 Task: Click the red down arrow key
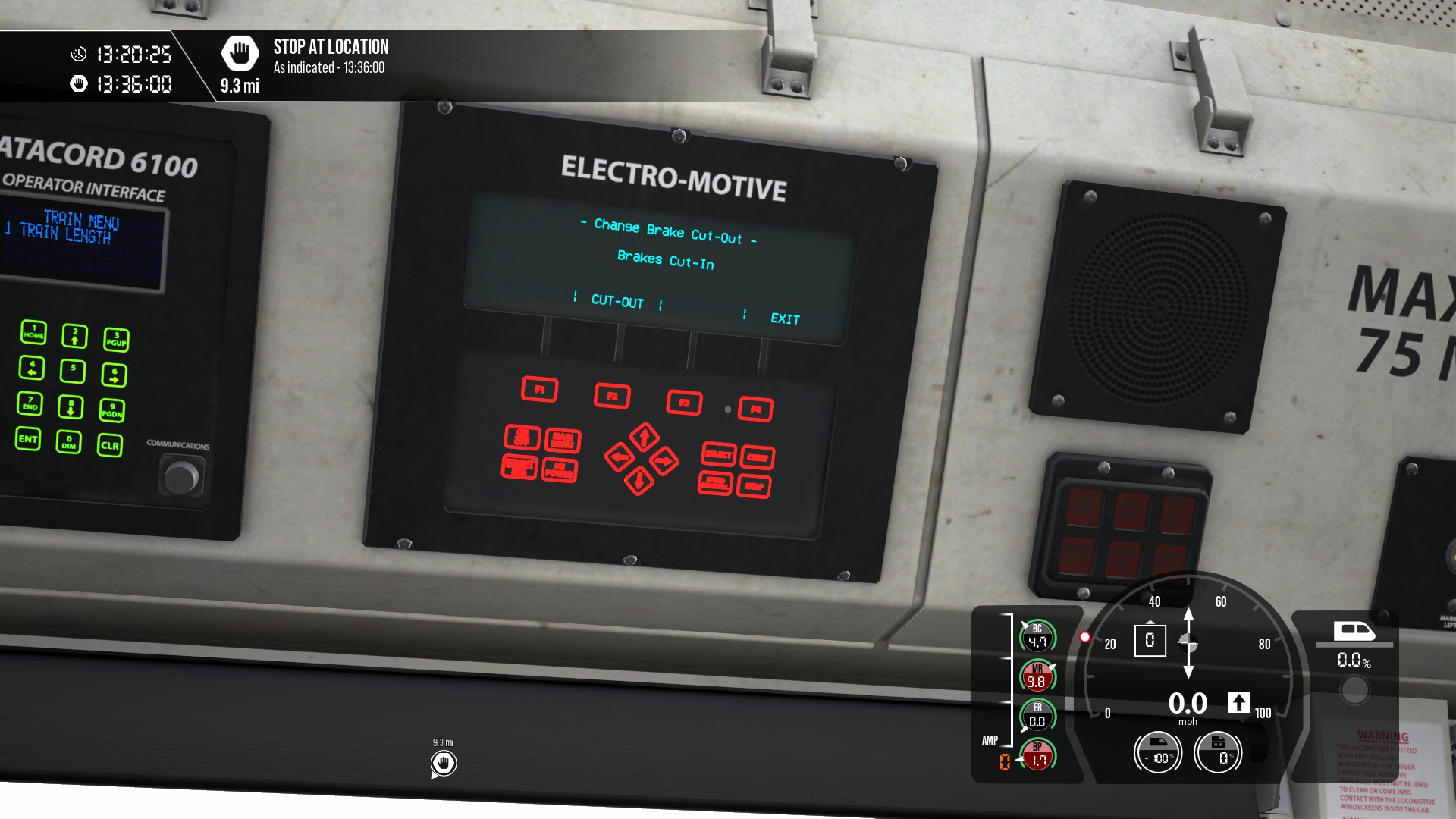(x=639, y=480)
